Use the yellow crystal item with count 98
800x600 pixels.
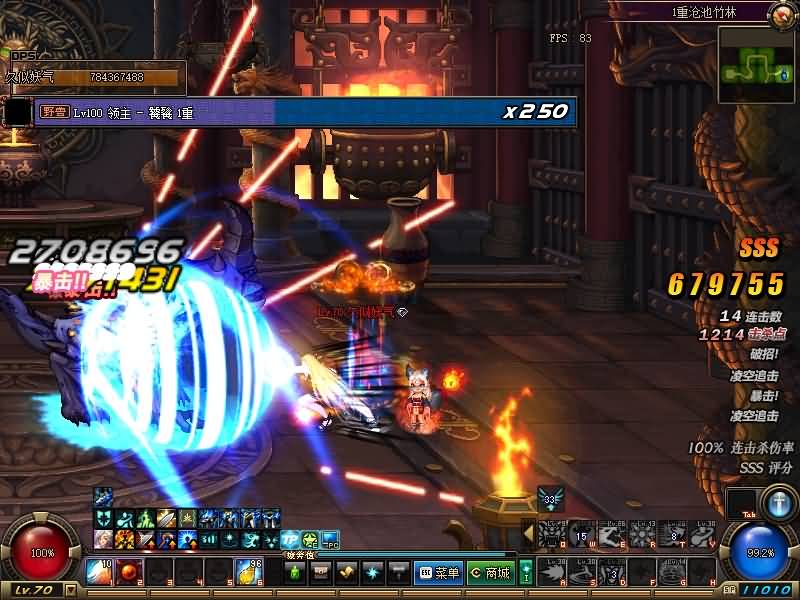(248, 572)
